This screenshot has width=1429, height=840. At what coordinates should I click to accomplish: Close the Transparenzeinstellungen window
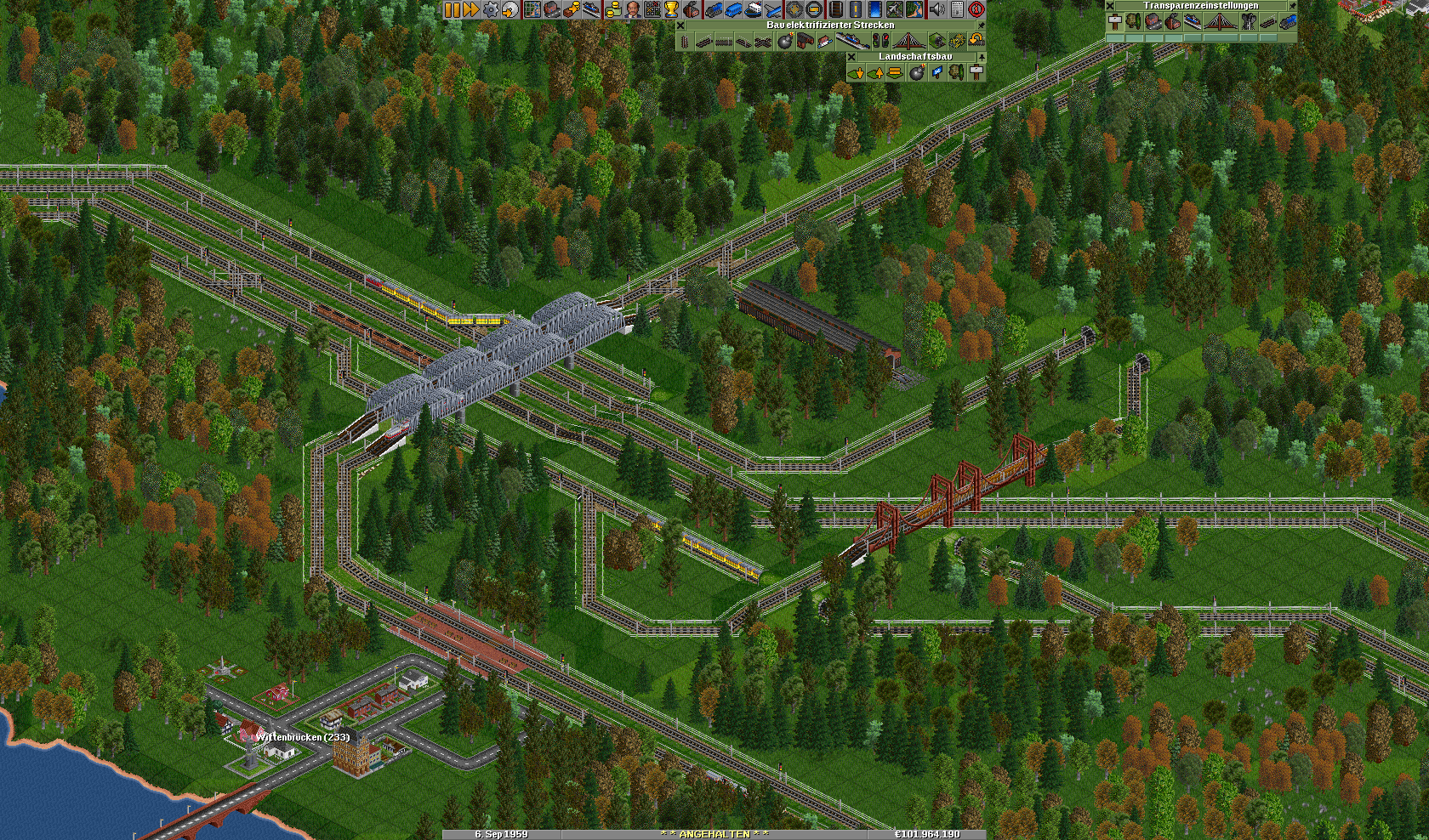tap(1110, 6)
